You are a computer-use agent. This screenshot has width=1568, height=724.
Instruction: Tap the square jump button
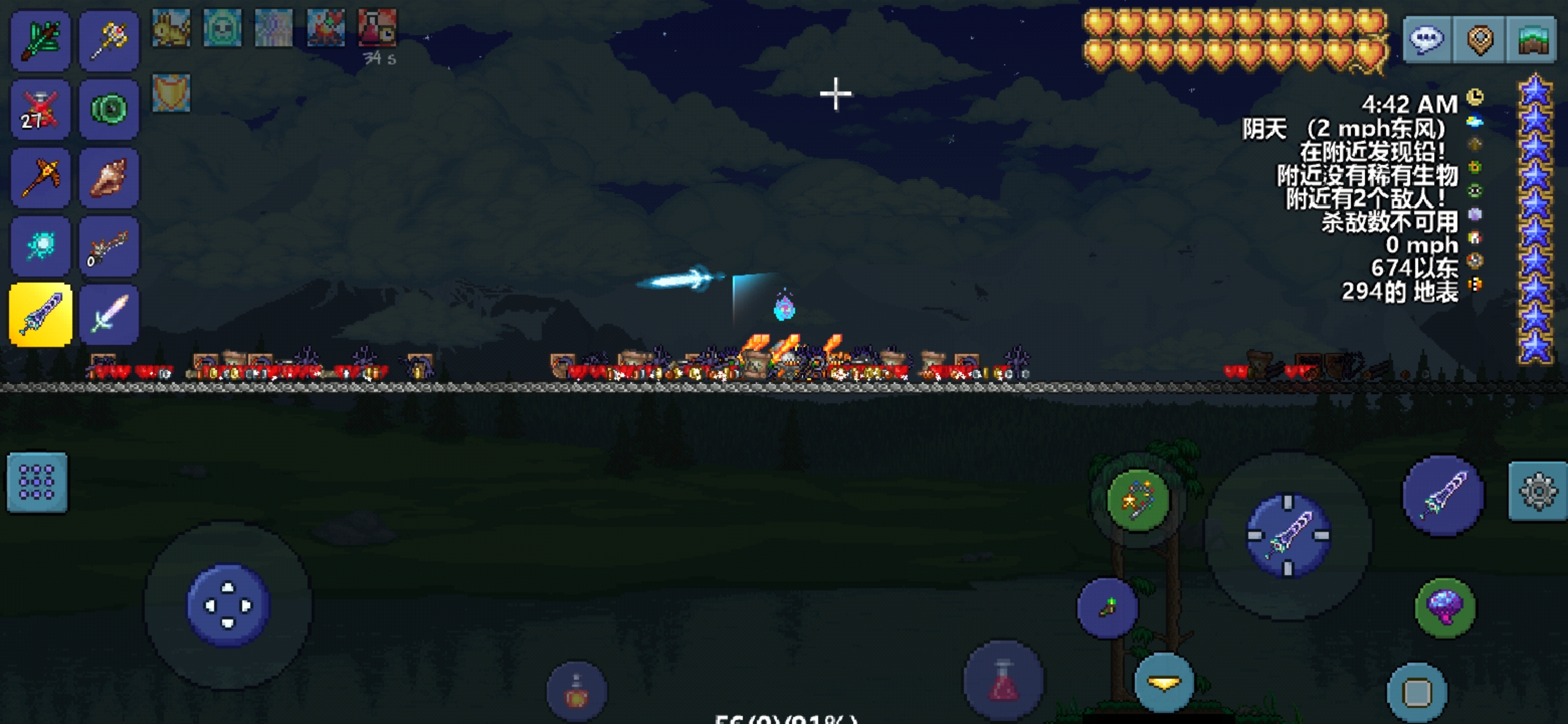[1417, 692]
